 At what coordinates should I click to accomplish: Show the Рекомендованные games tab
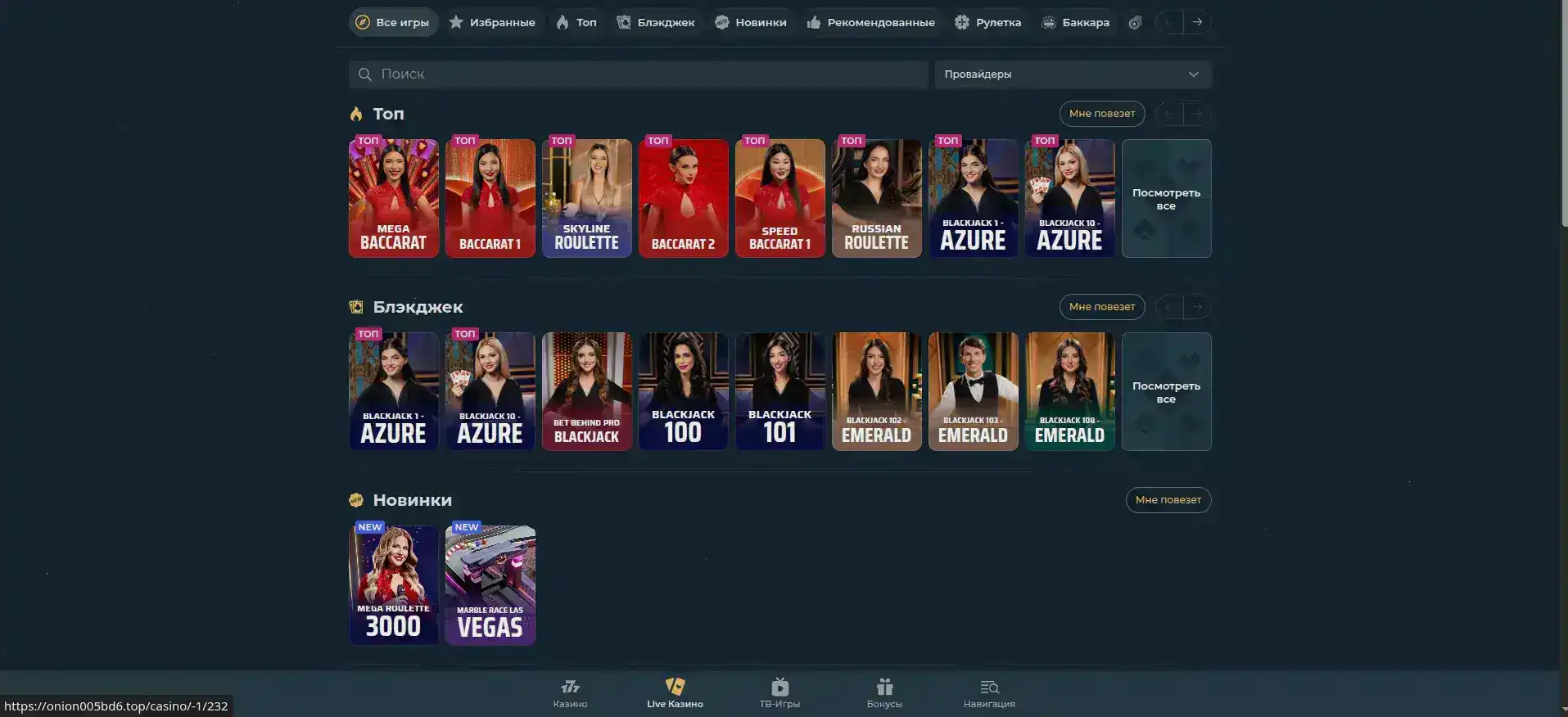tap(870, 22)
